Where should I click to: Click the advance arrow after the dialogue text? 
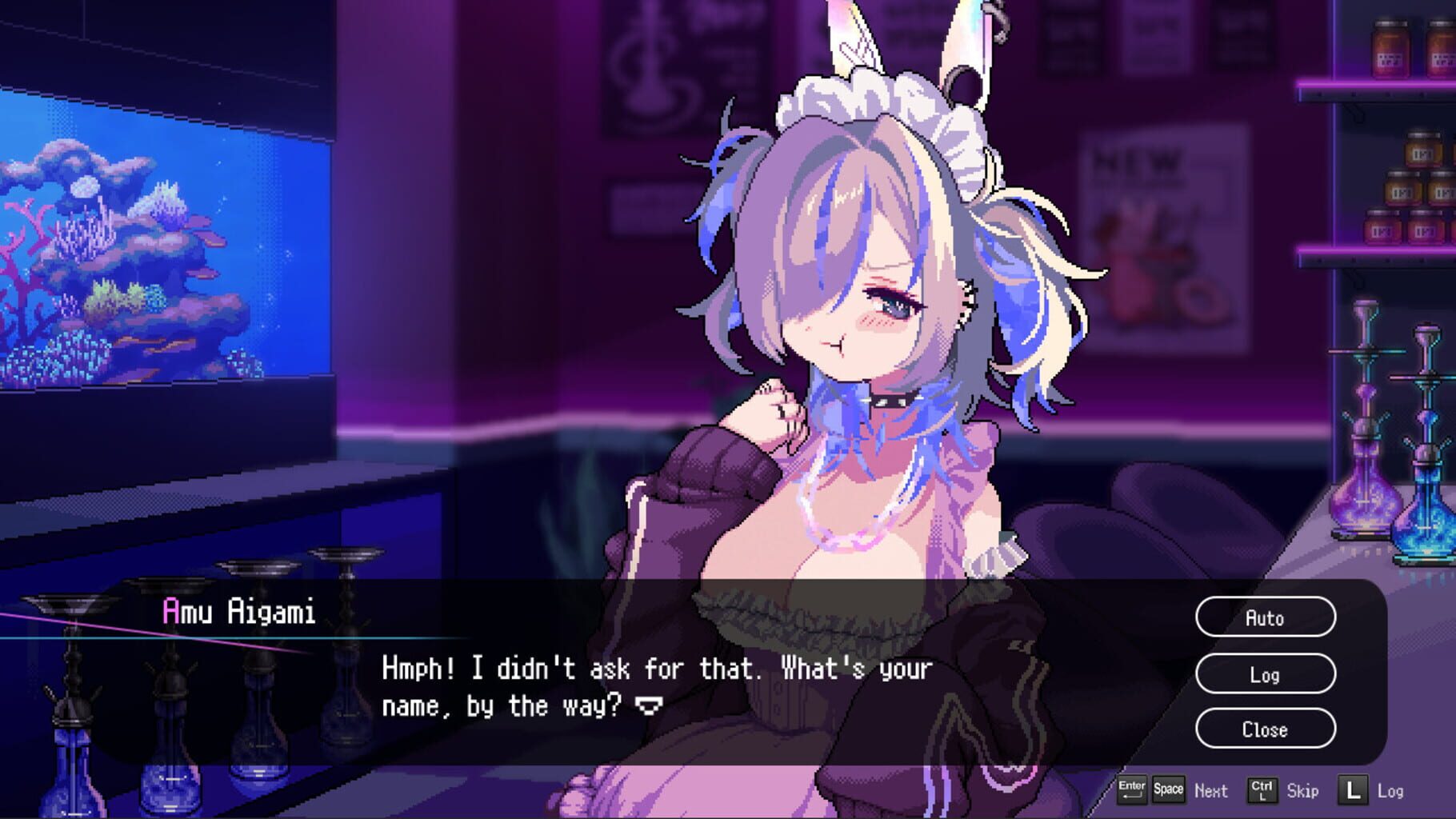pos(648,706)
